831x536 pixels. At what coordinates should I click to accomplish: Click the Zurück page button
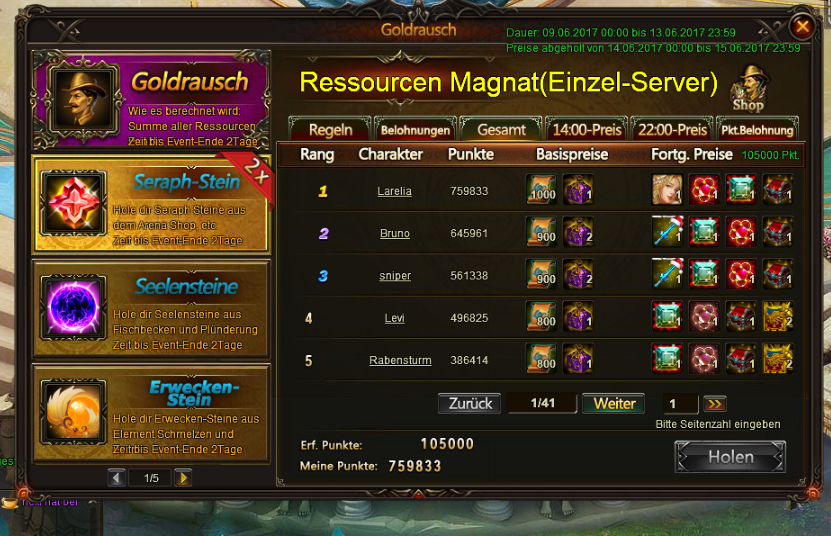pos(469,404)
